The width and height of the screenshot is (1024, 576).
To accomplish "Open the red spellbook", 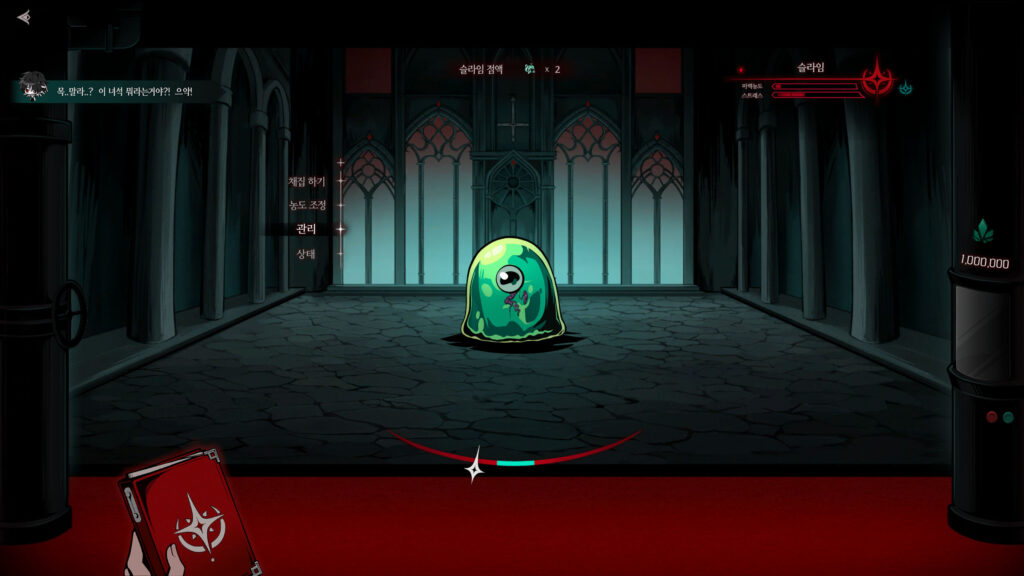I will [x=188, y=512].
